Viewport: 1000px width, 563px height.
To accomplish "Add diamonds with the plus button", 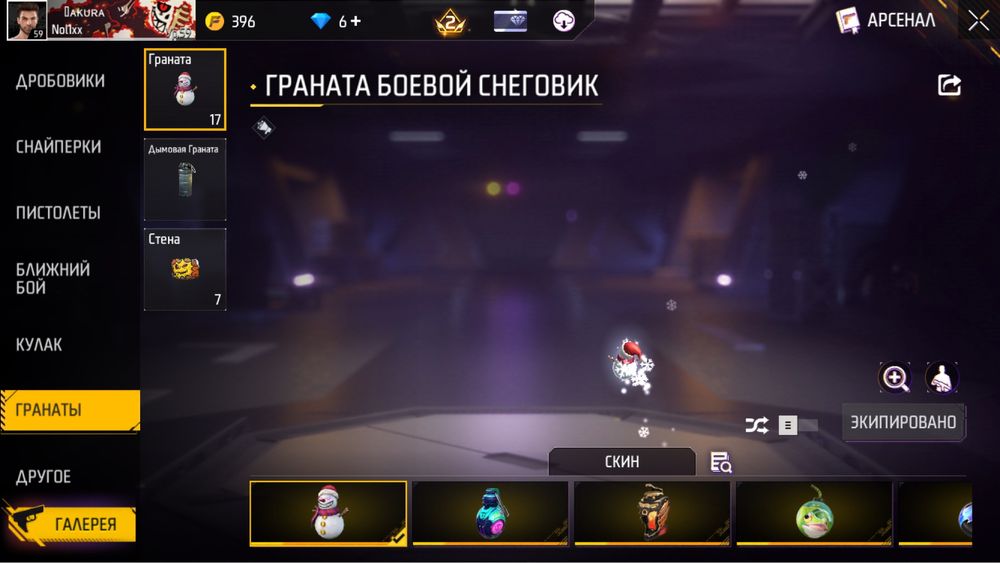I will 356,21.
